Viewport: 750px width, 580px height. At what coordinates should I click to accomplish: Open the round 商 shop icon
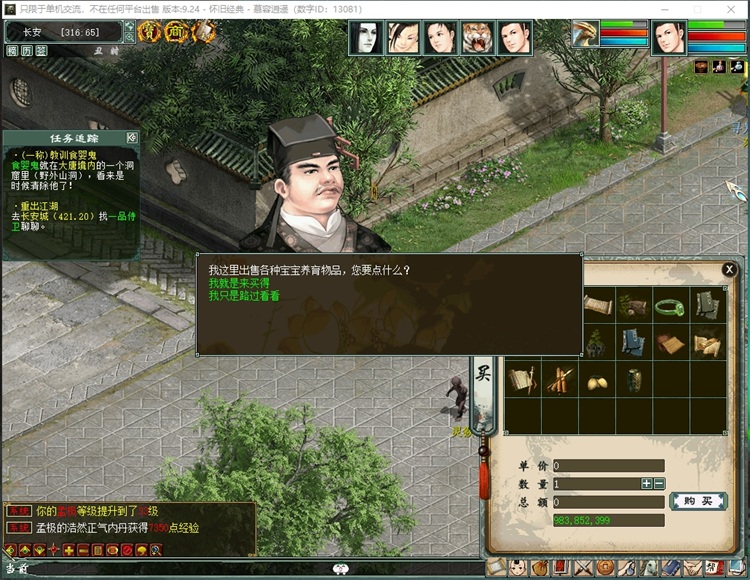[x=176, y=33]
